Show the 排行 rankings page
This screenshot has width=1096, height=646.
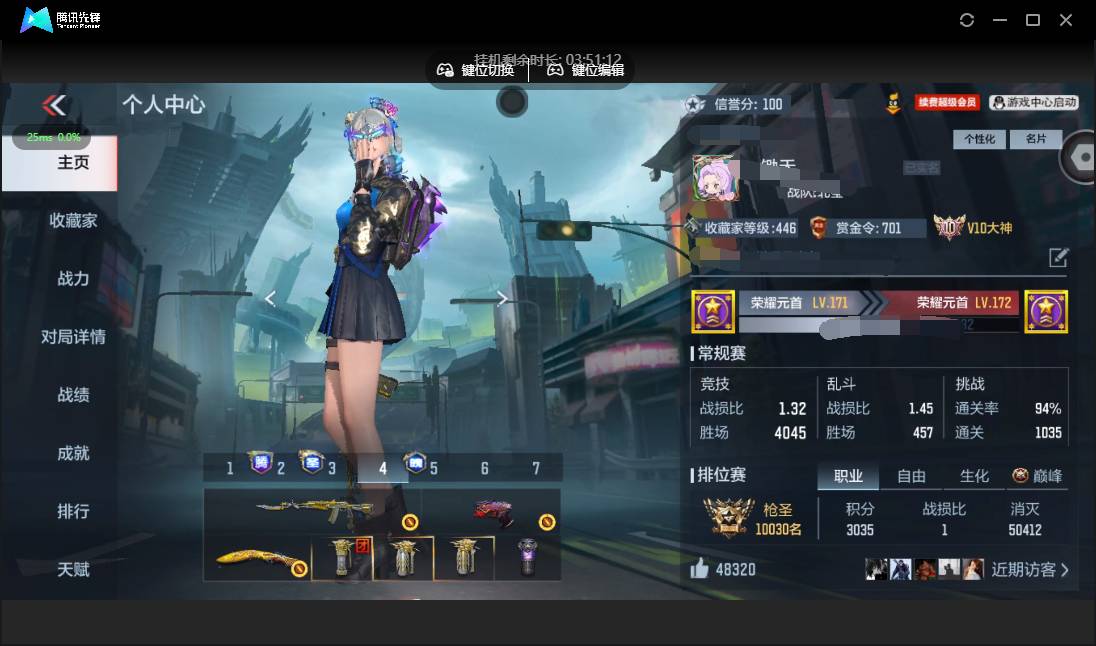[73, 511]
